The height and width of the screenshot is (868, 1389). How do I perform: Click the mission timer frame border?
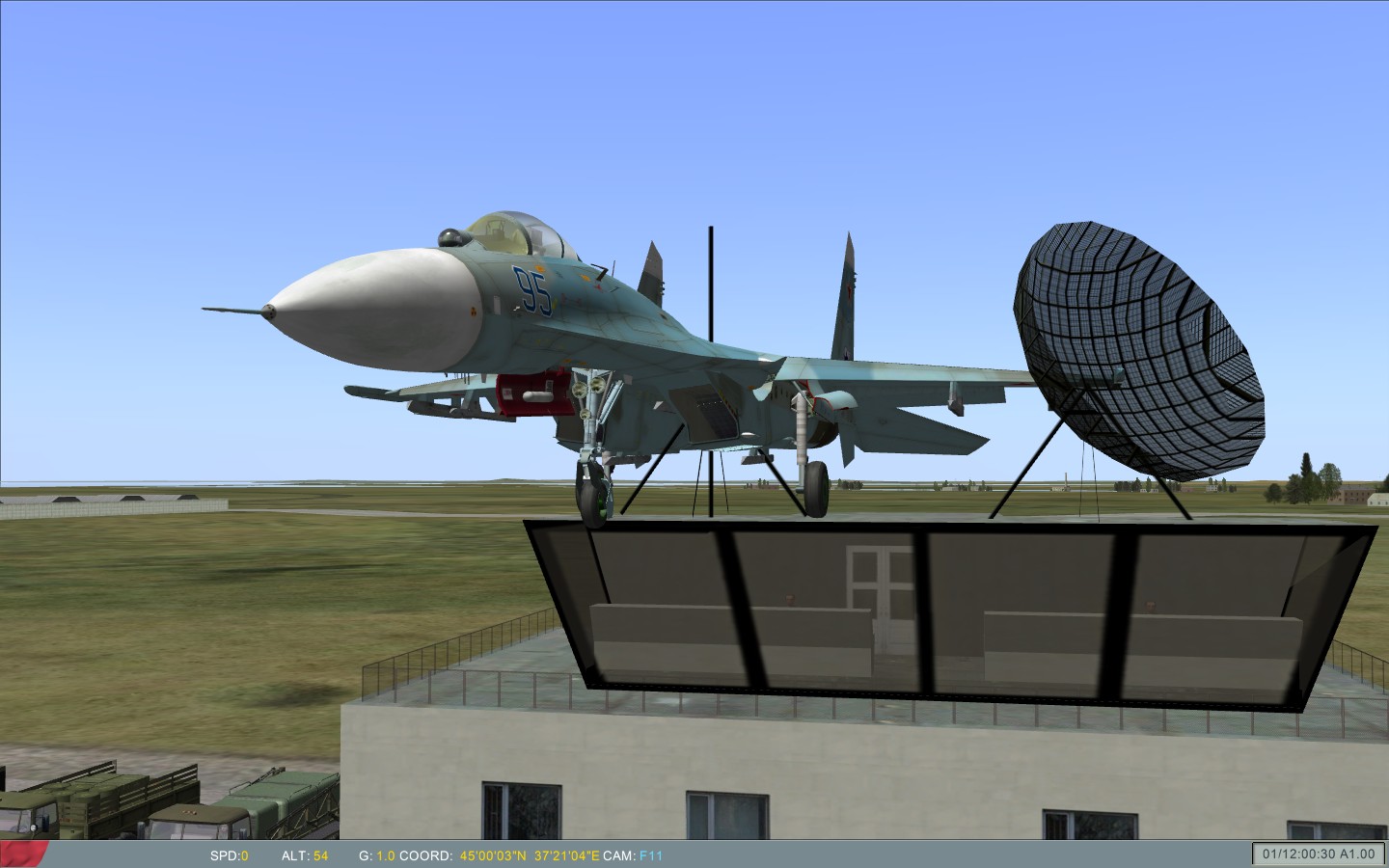coord(1254,844)
